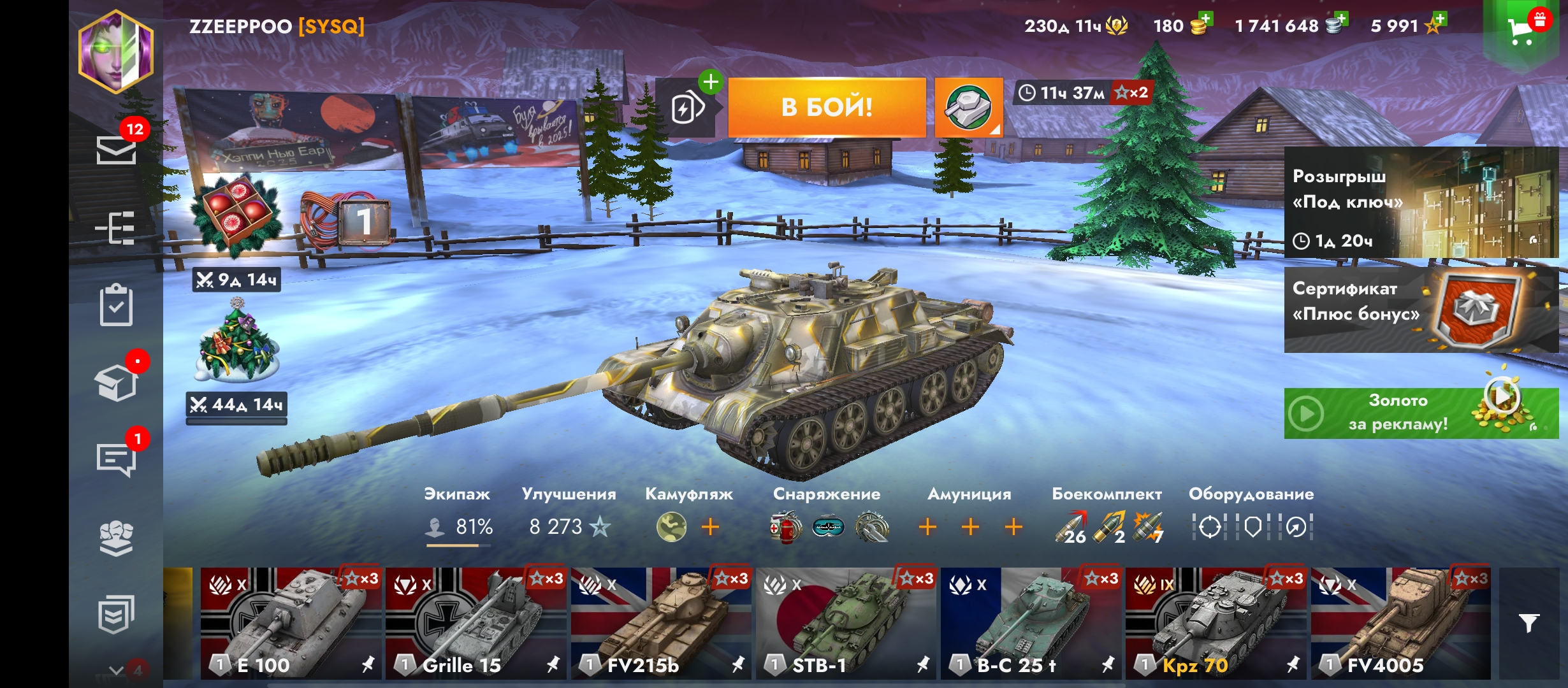Select the Grille 15 tank
The height and width of the screenshot is (688, 1568).
pyautogui.click(x=475, y=623)
